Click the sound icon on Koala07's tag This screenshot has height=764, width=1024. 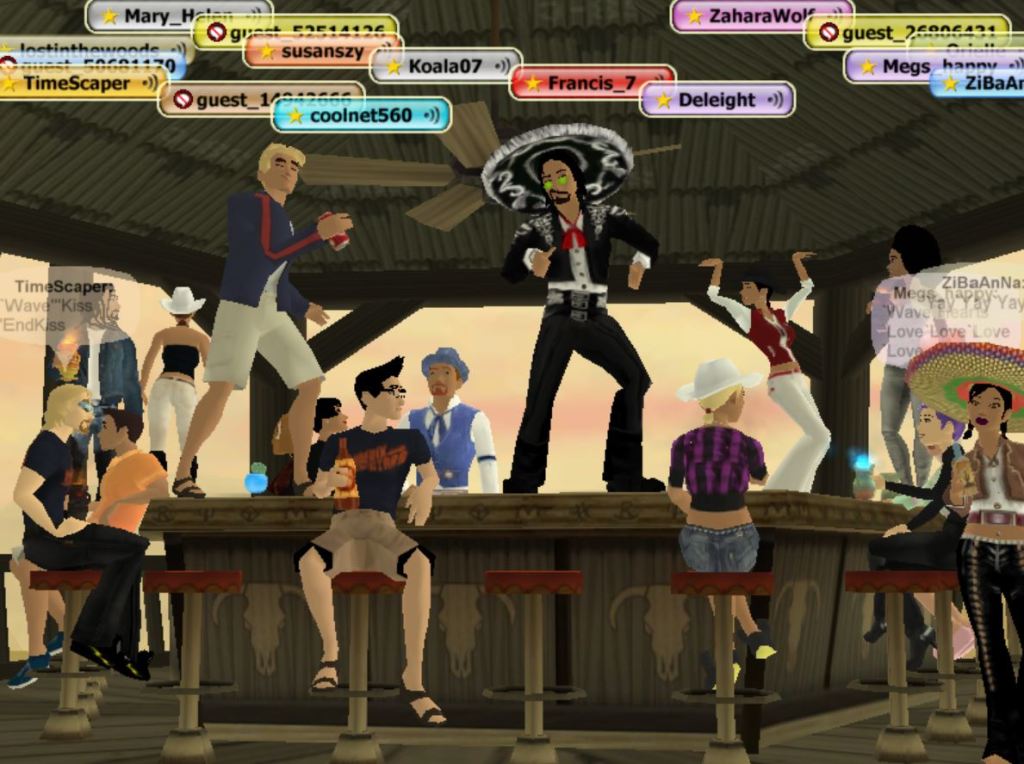tap(503, 66)
